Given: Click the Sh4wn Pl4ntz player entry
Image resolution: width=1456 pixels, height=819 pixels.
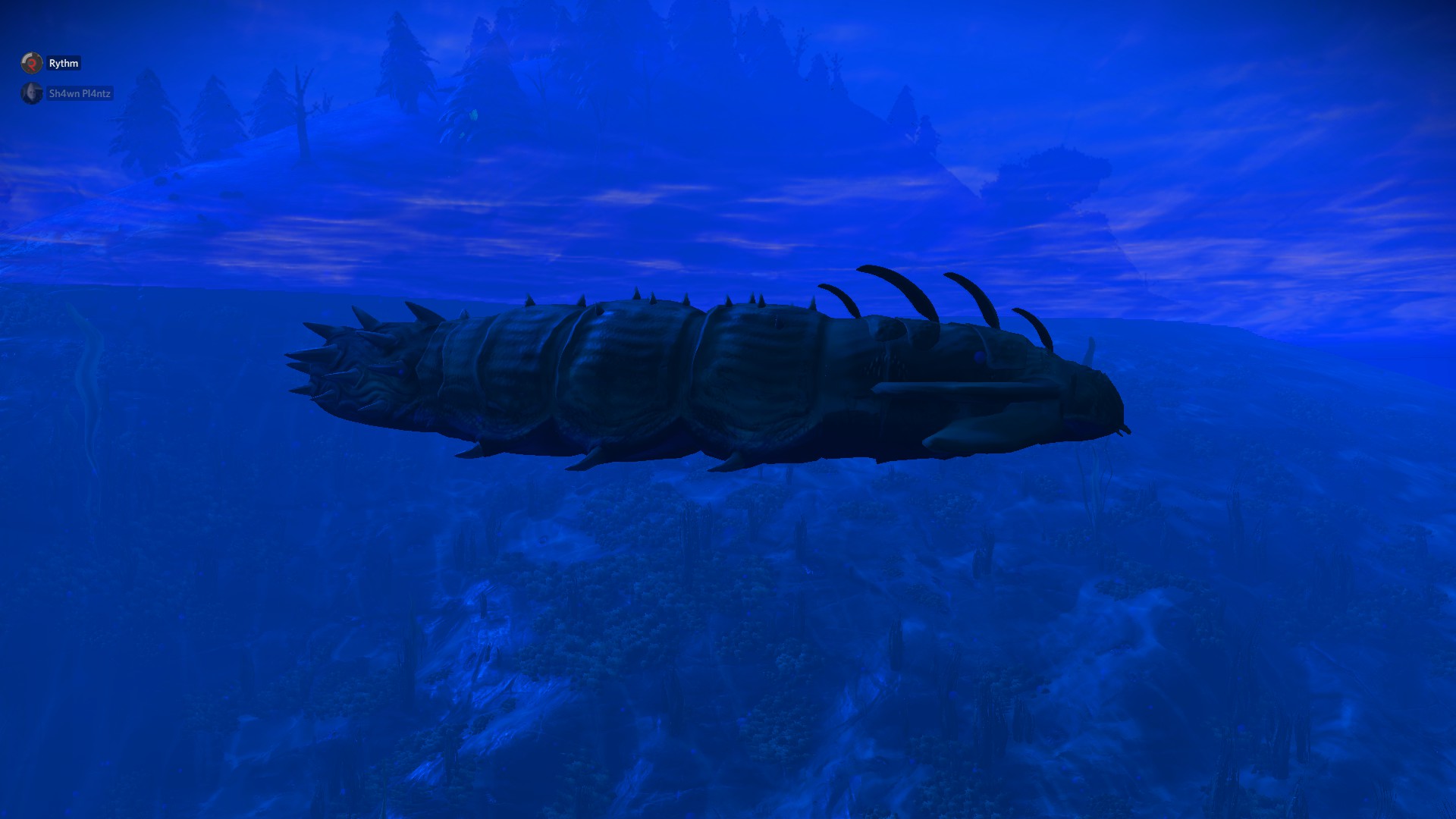Looking at the screenshot, I should coord(67,93).
